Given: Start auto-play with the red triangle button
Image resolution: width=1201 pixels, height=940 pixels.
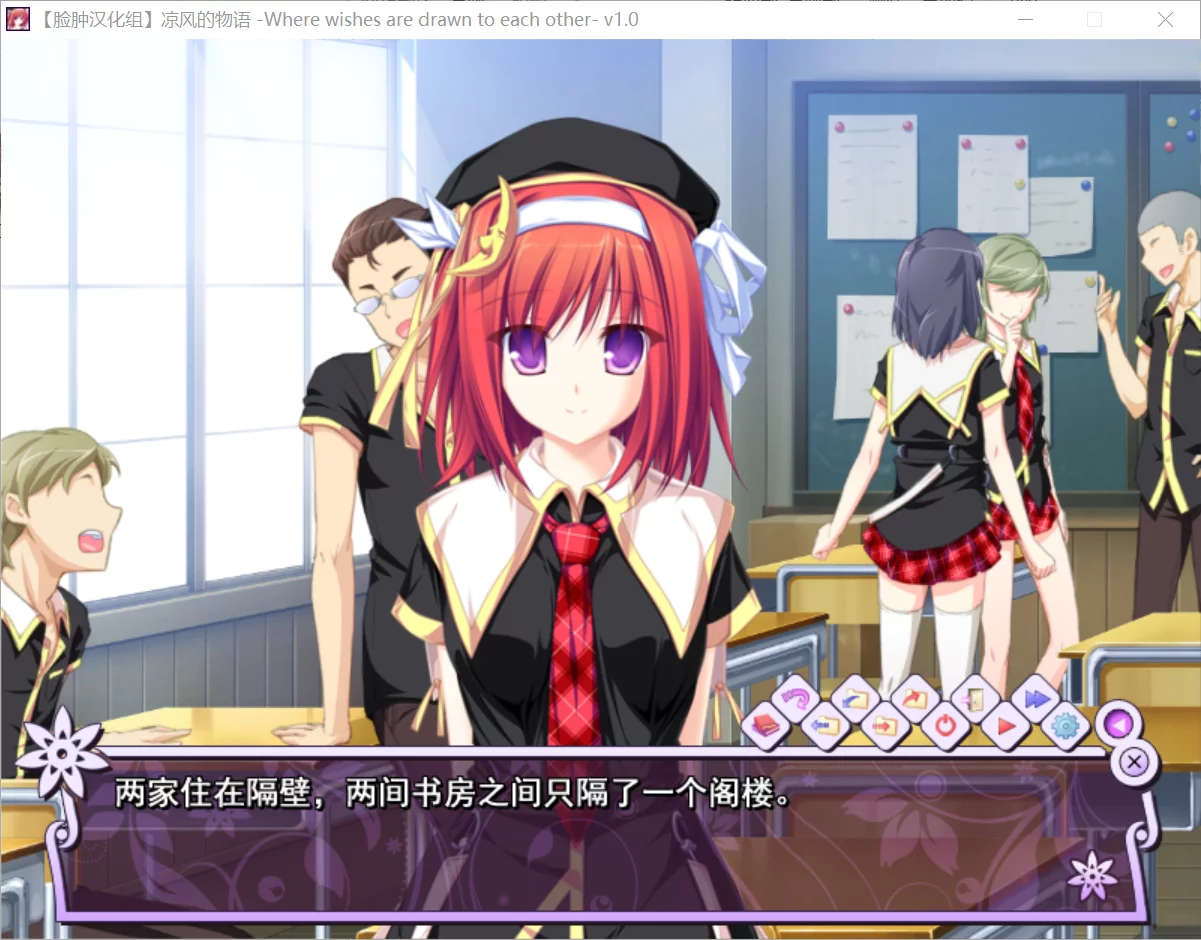Looking at the screenshot, I should pyautogui.click(x=1004, y=725).
